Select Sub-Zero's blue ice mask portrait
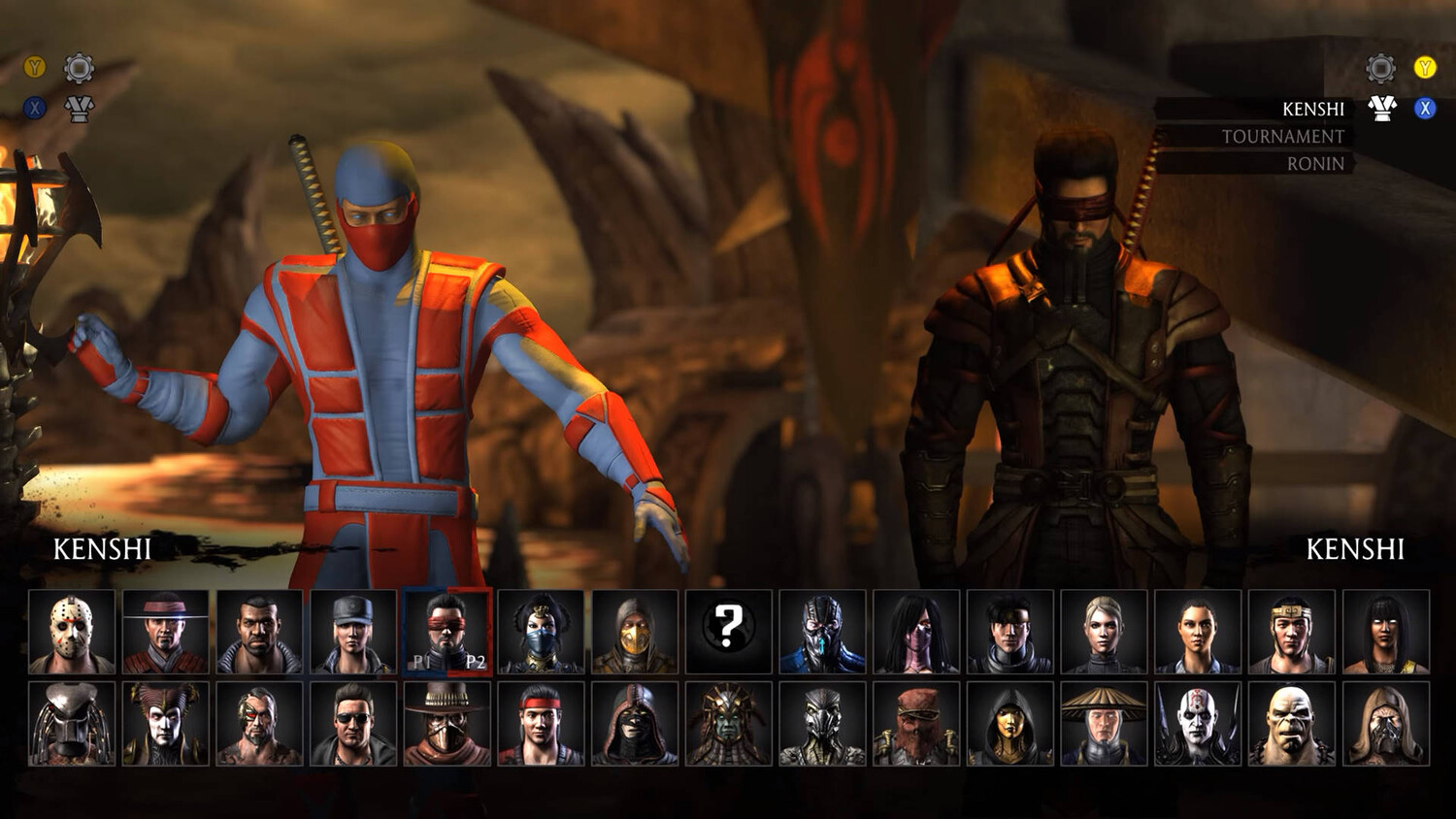This screenshot has width=1456, height=819. 822,632
